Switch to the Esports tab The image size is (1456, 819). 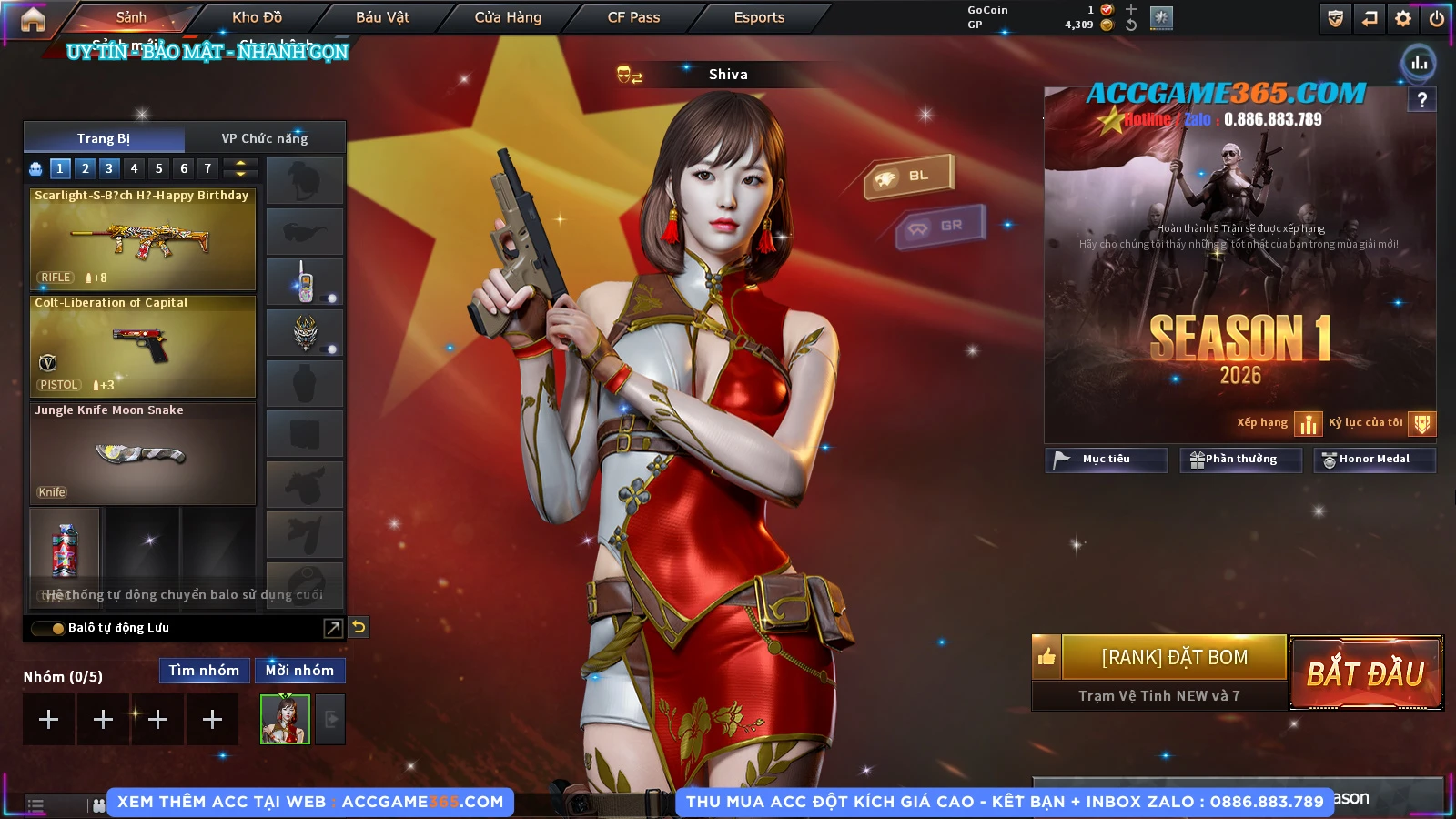click(x=759, y=17)
